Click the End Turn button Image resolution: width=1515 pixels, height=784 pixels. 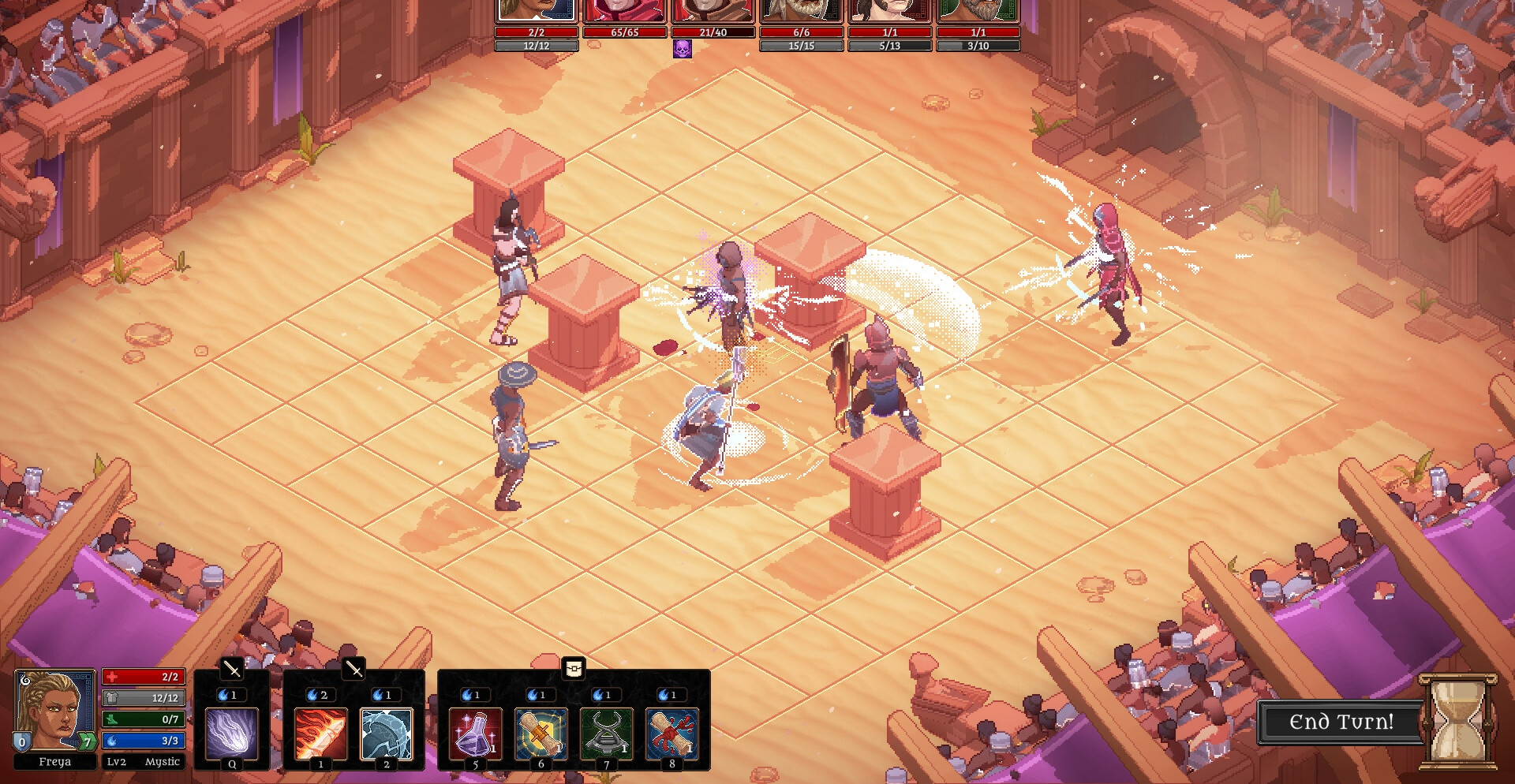click(1341, 722)
